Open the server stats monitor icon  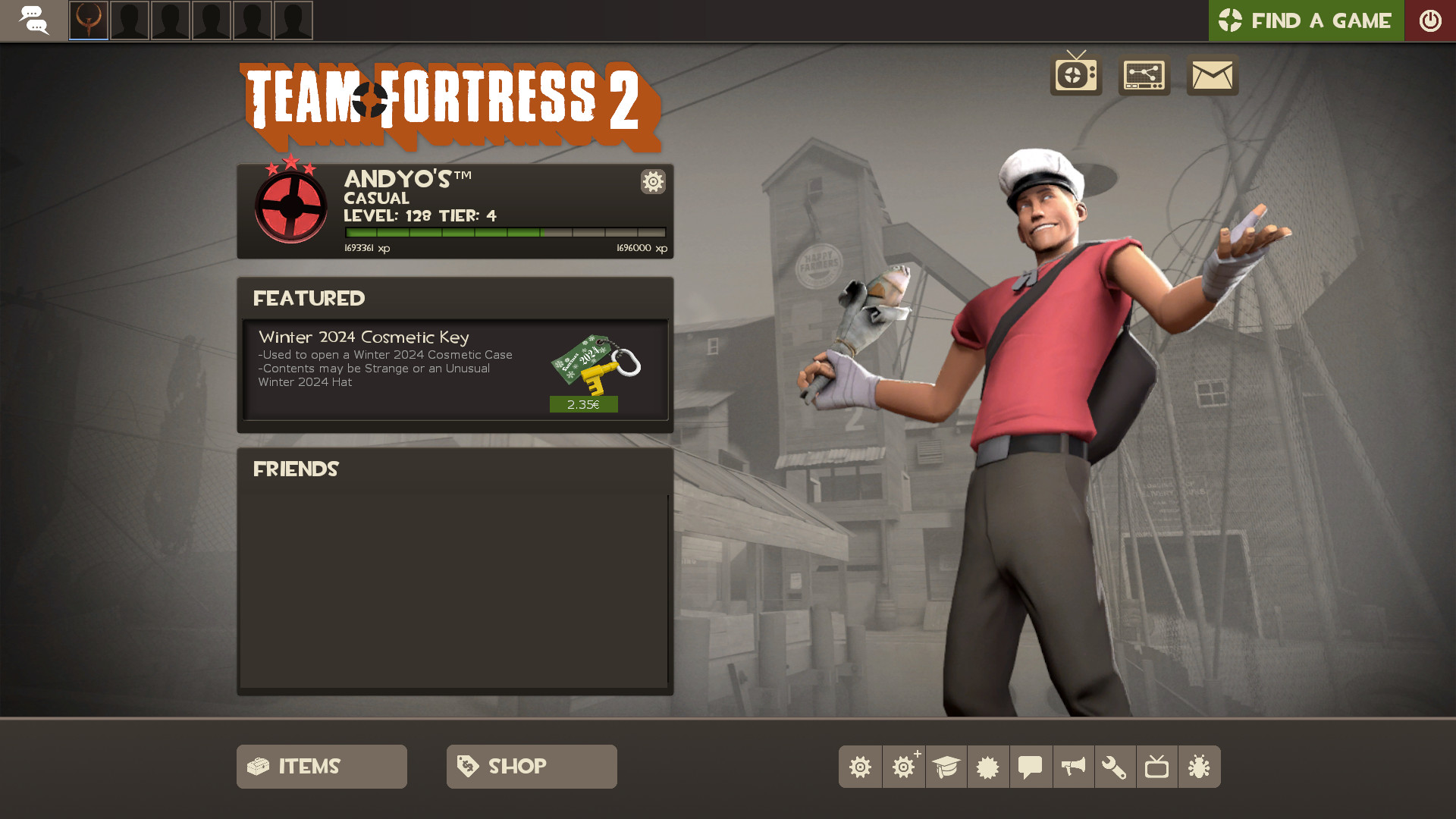coord(1144,76)
